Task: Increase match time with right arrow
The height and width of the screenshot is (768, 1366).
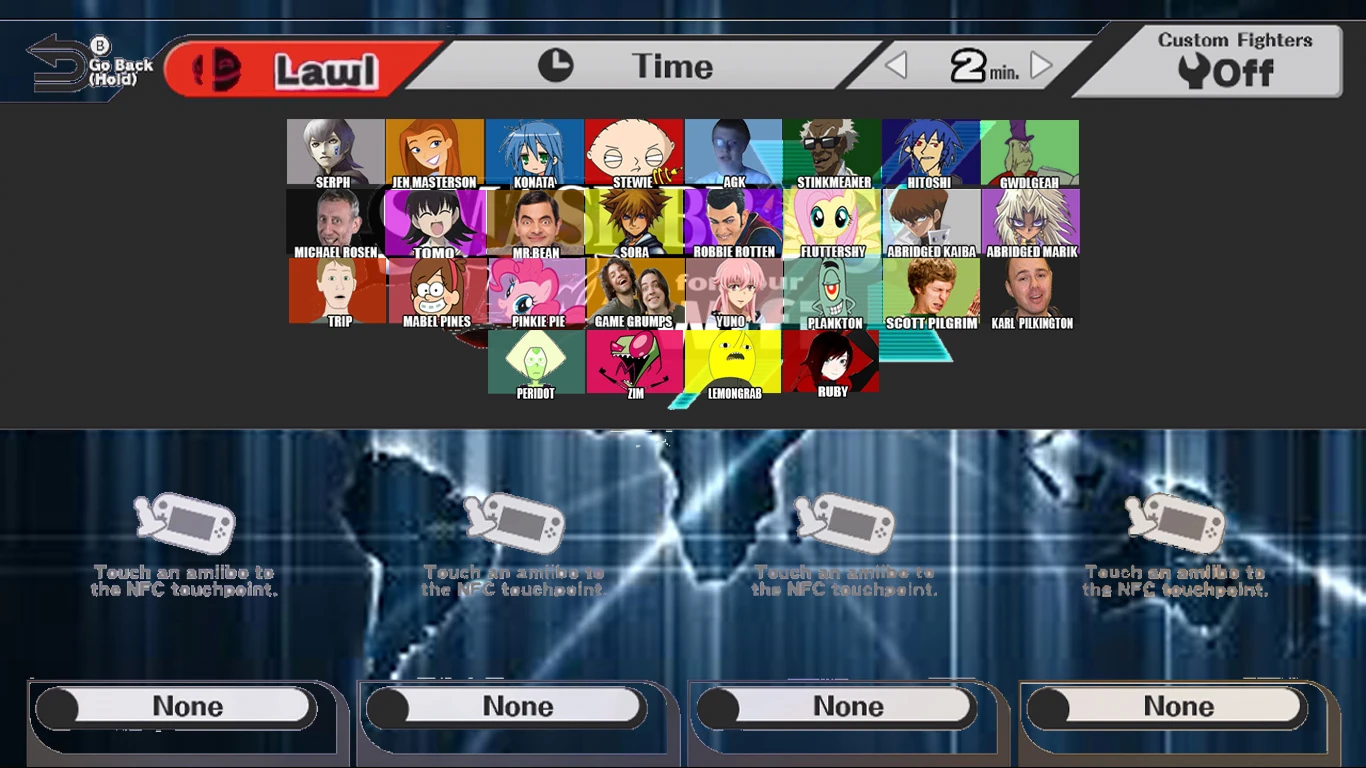Action: [1040, 65]
